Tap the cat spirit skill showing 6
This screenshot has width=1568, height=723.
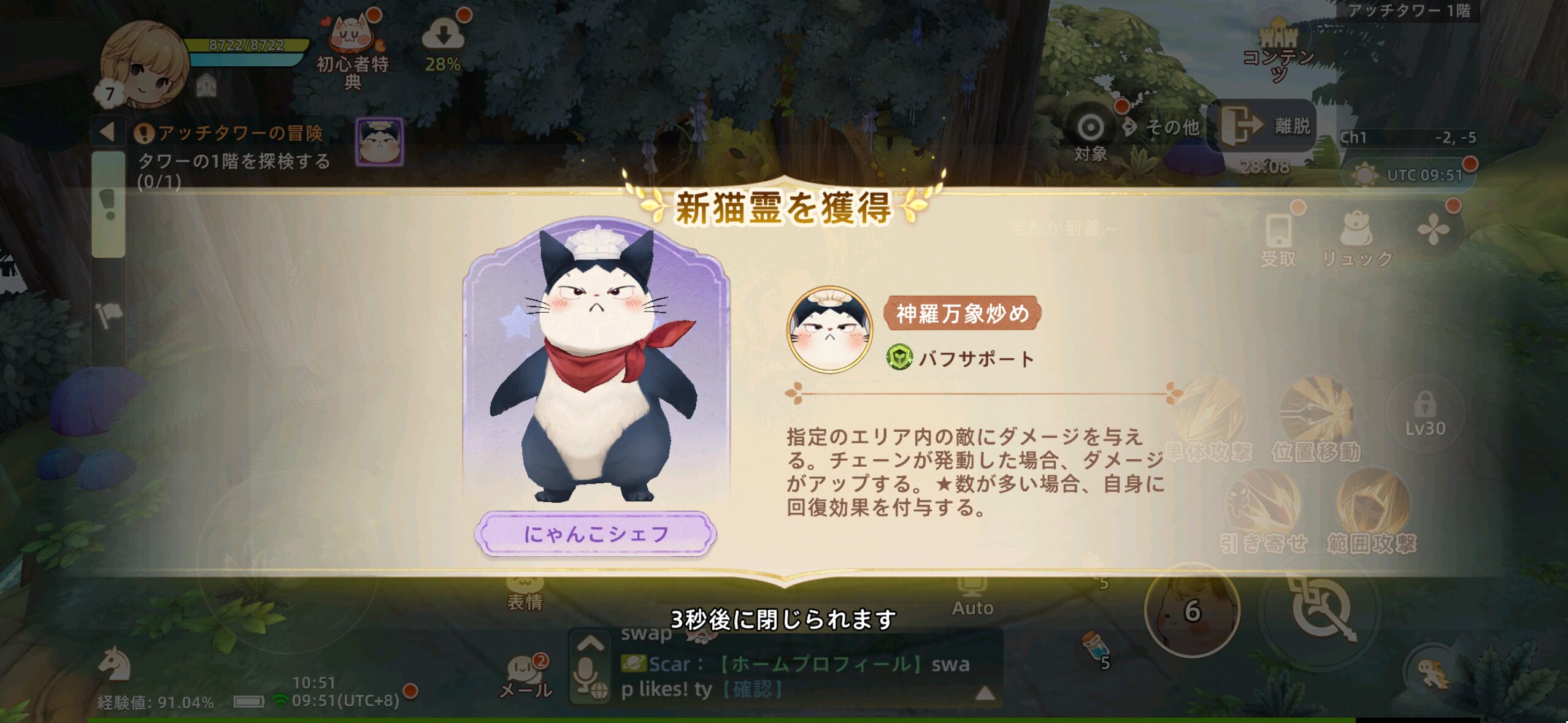(x=1192, y=610)
